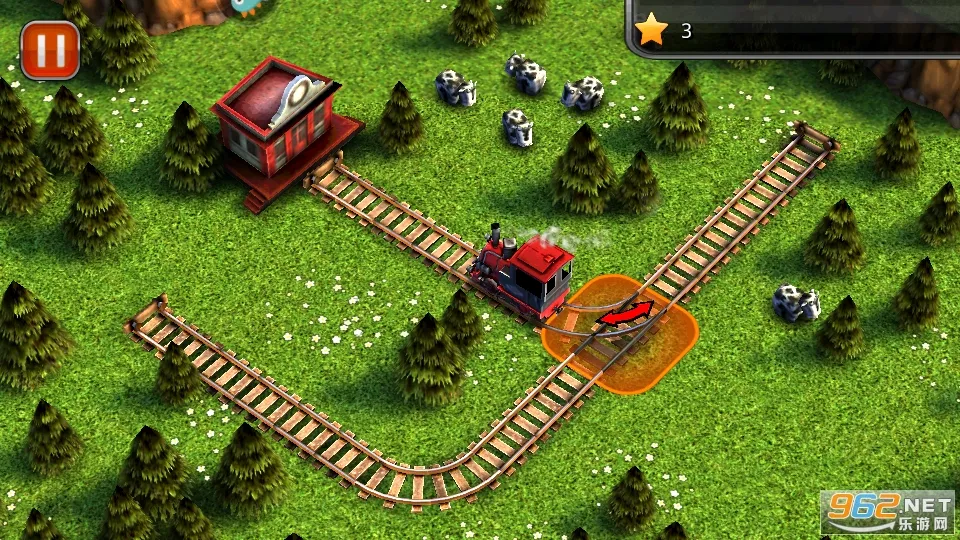Pause the game with the red button
Viewport: 960px width, 540px height.
[x=49, y=49]
